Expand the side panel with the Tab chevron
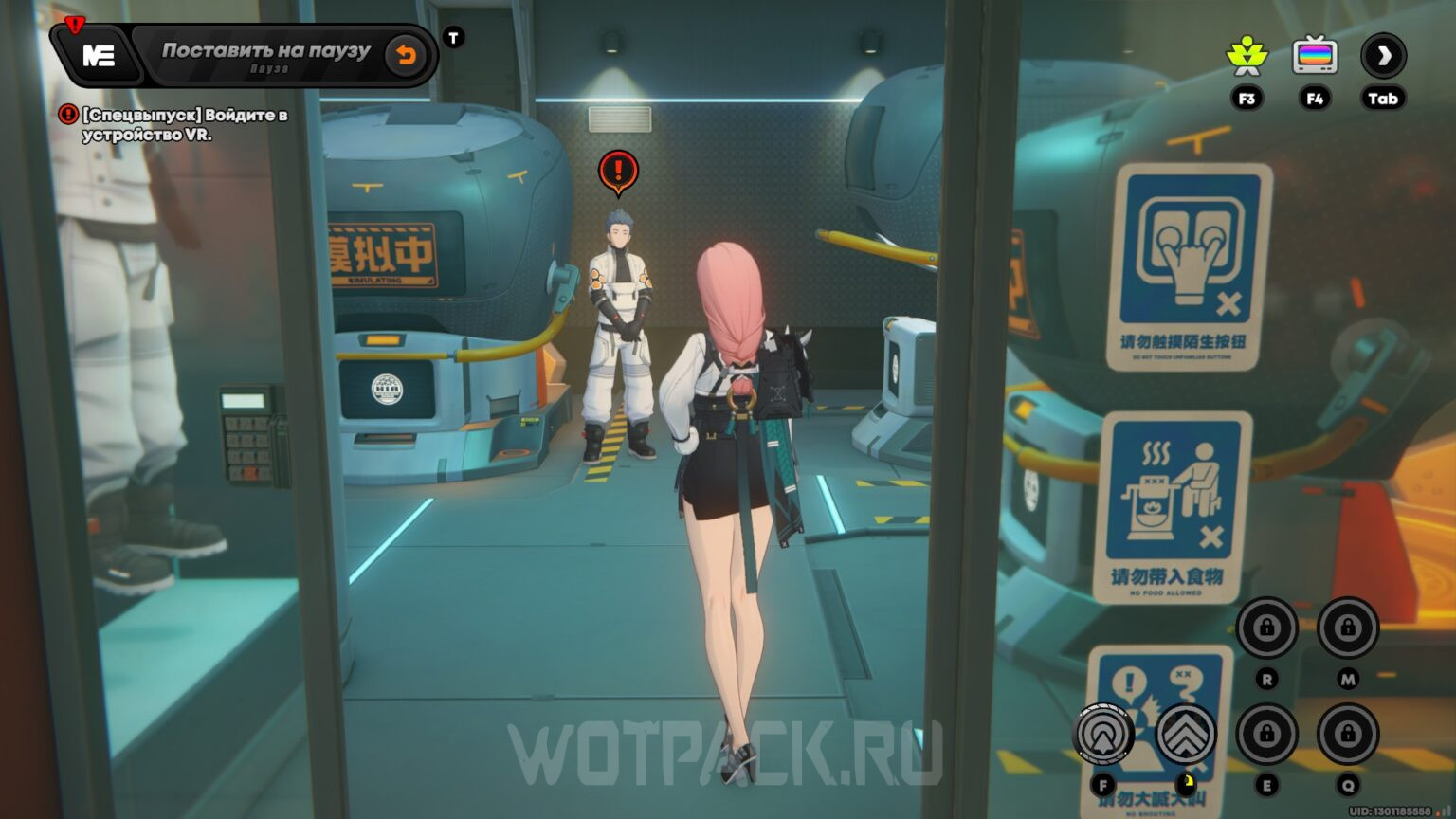The height and width of the screenshot is (819, 1456). point(1383,55)
